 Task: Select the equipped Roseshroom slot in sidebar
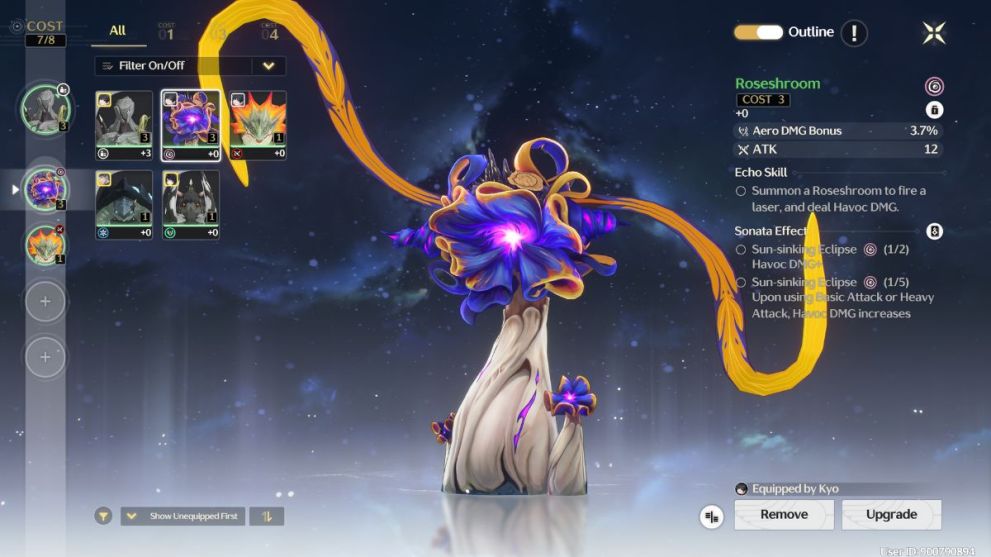(x=45, y=188)
